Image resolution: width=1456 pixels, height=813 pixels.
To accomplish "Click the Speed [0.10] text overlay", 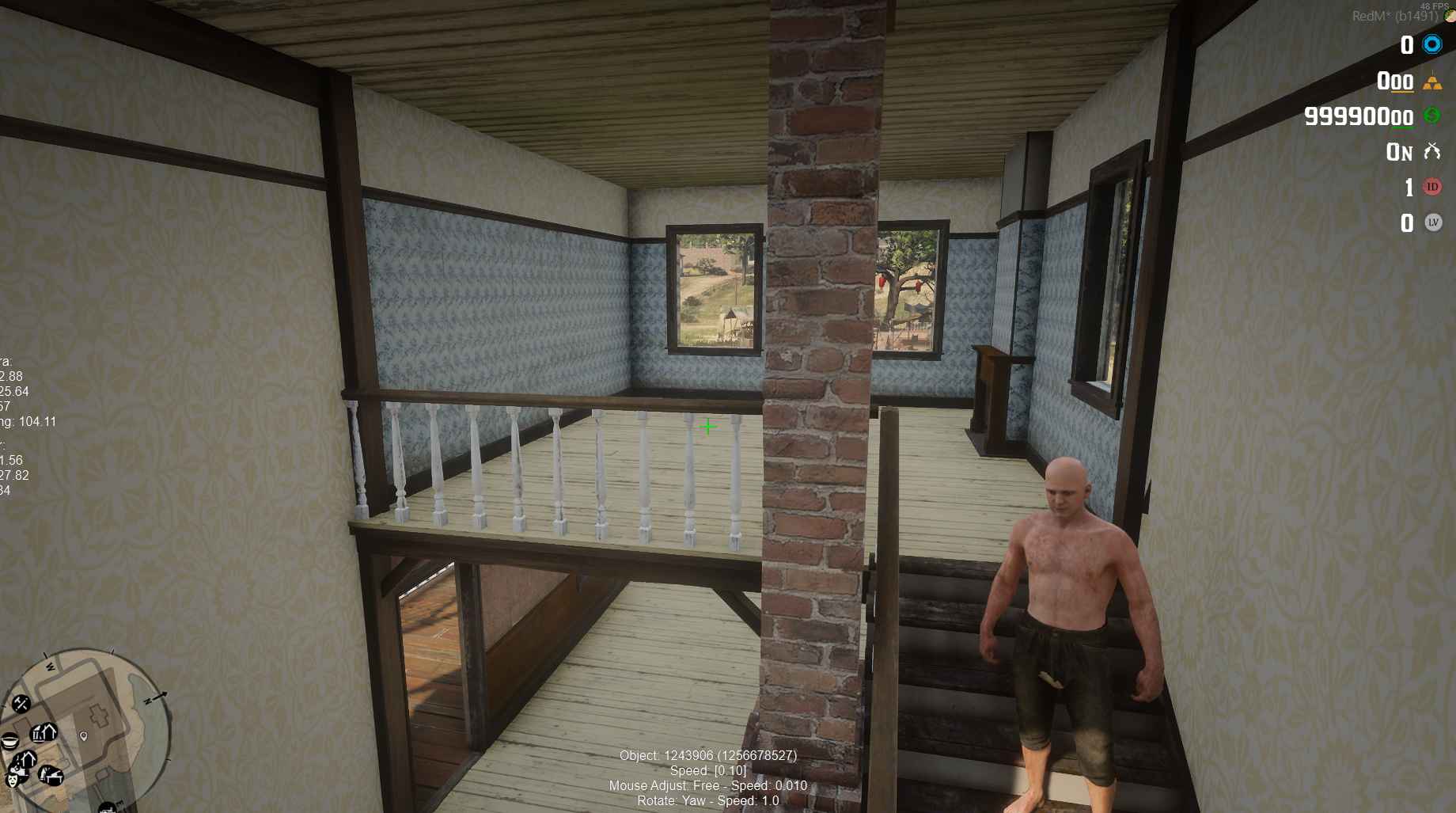I will coord(707,770).
